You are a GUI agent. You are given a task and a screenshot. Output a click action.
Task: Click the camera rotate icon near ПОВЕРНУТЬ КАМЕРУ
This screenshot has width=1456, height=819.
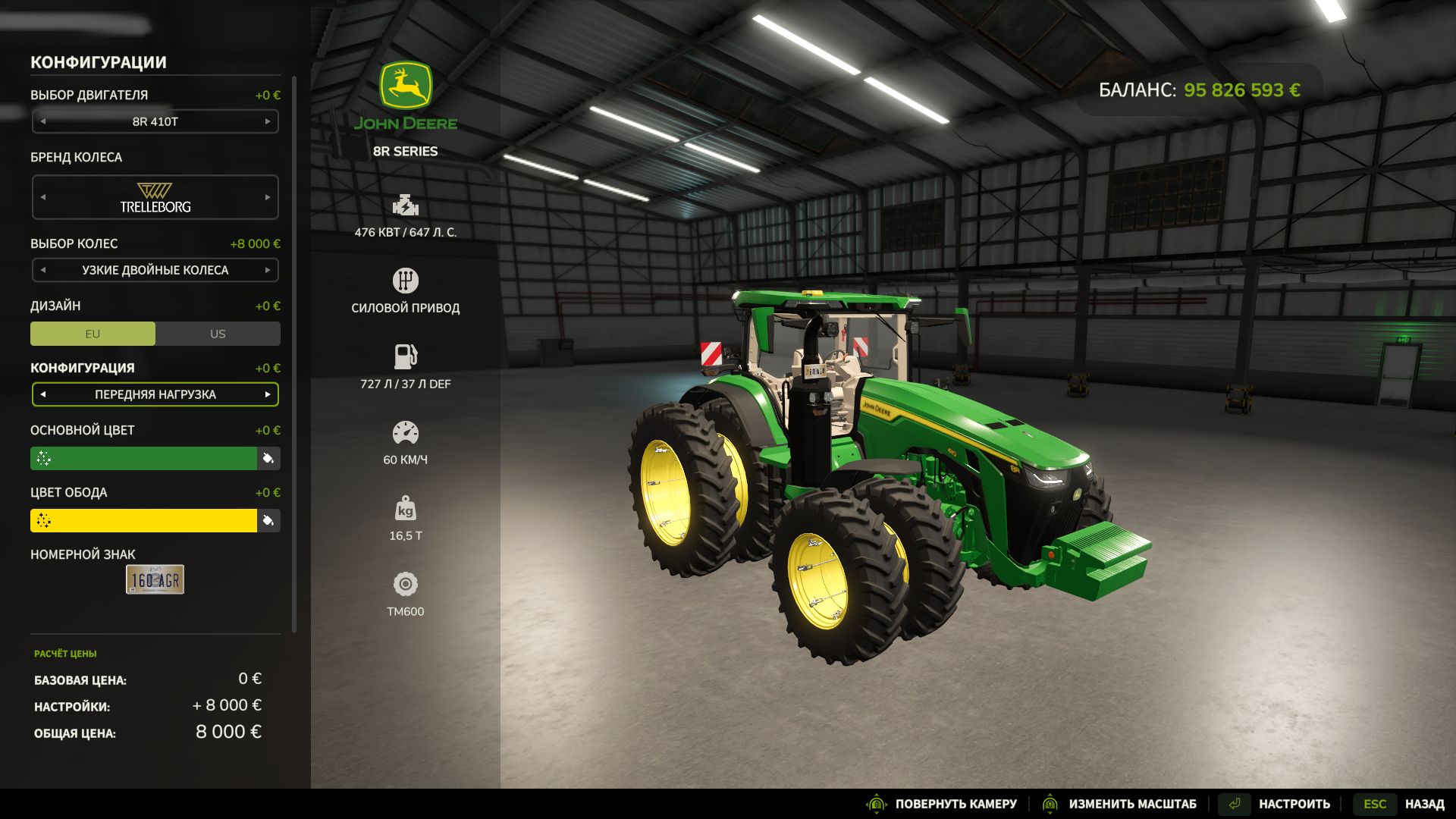tap(878, 803)
